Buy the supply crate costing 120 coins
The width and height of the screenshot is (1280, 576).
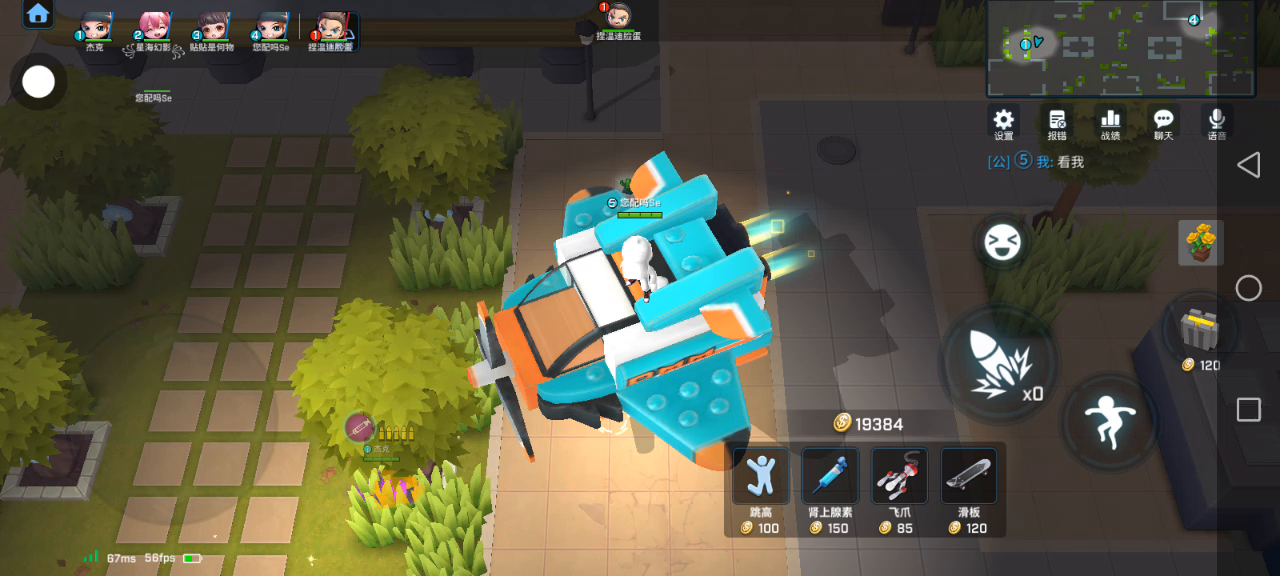click(1201, 329)
